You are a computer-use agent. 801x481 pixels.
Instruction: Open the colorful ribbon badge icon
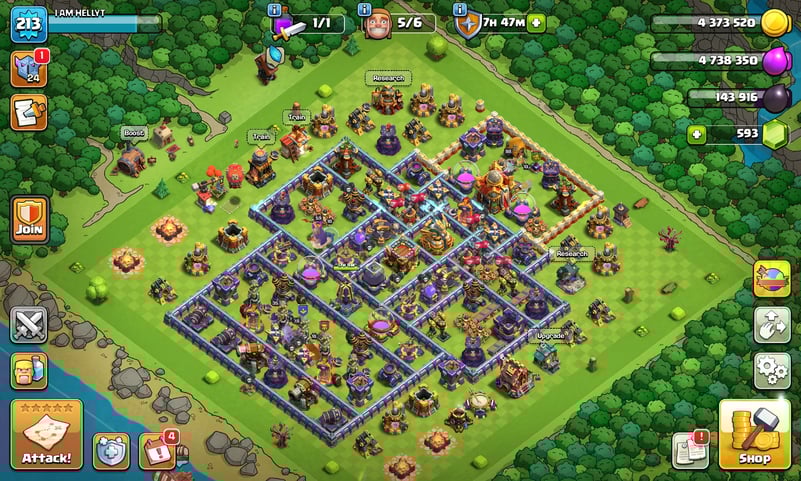tap(771, 279)
